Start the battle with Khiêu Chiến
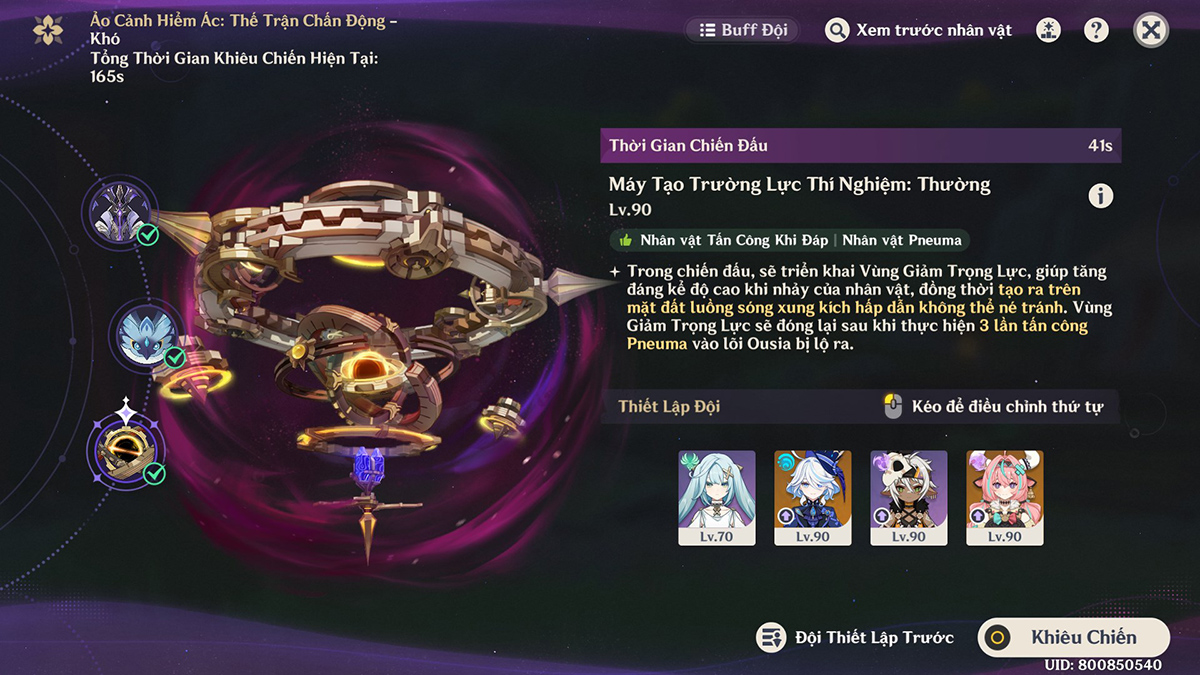Screen dimensions: 1200x675 [1073, 637]
